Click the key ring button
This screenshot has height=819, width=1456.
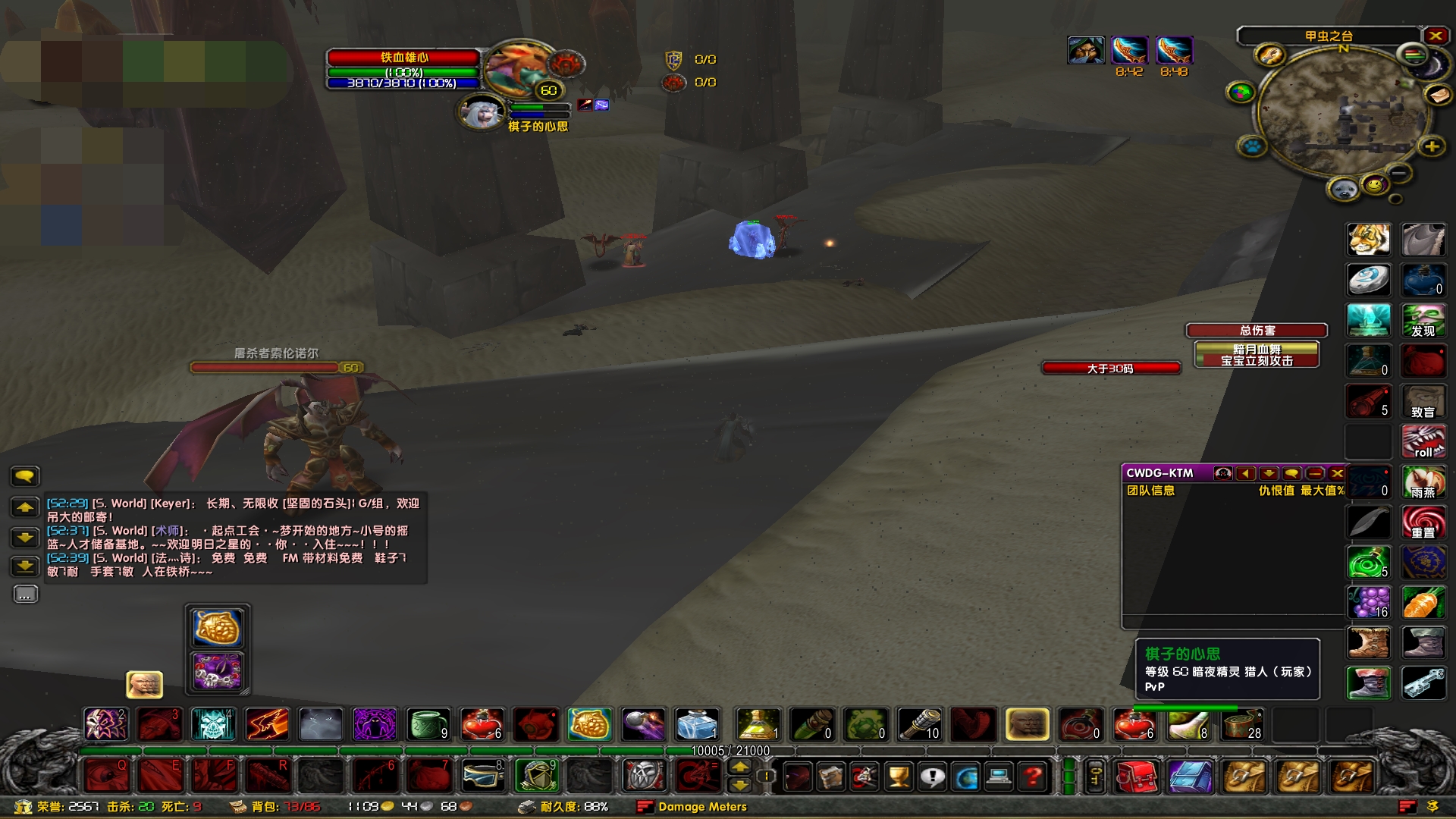pos(1095,777)
